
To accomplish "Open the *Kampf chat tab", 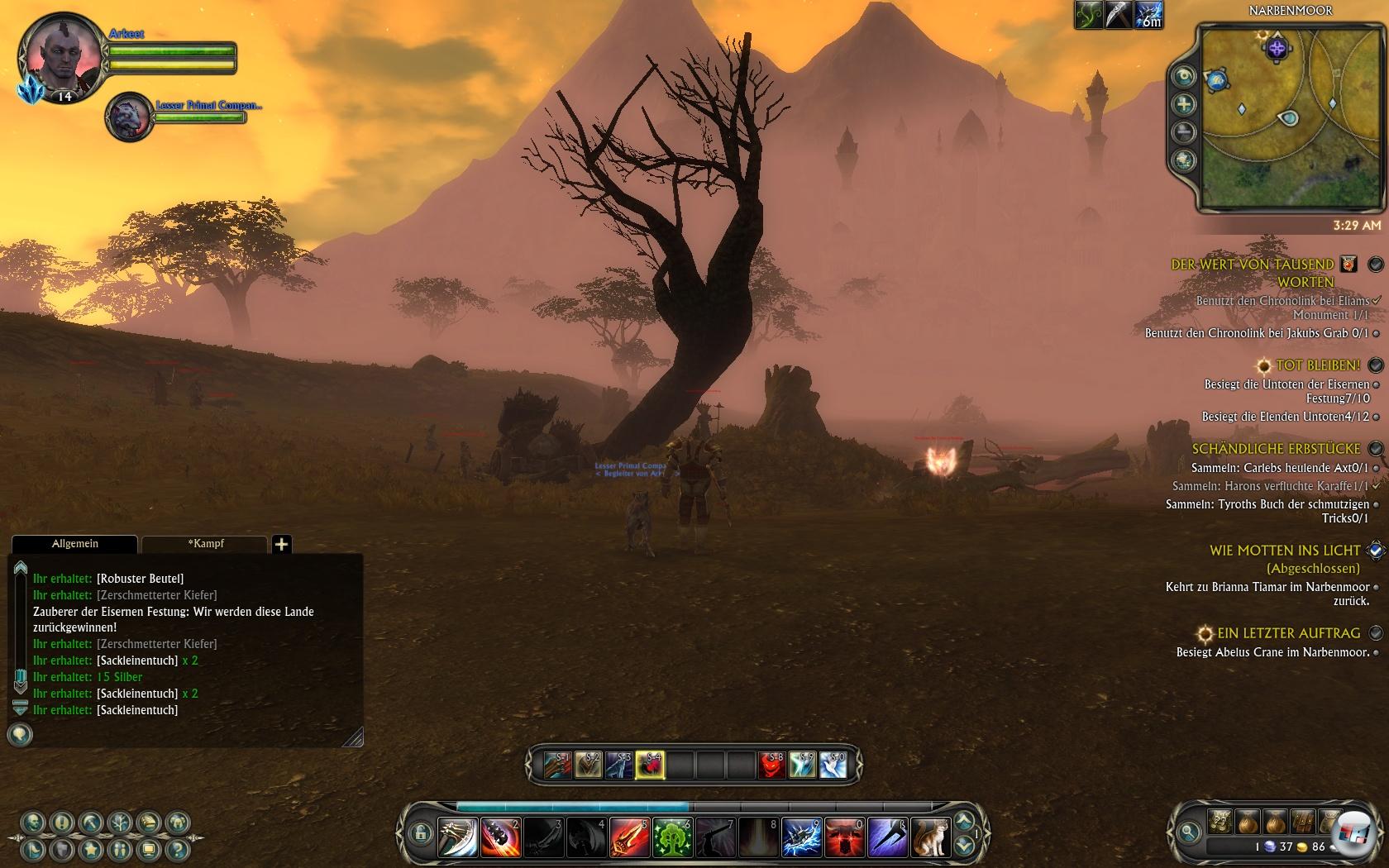I will click(205, 544).
